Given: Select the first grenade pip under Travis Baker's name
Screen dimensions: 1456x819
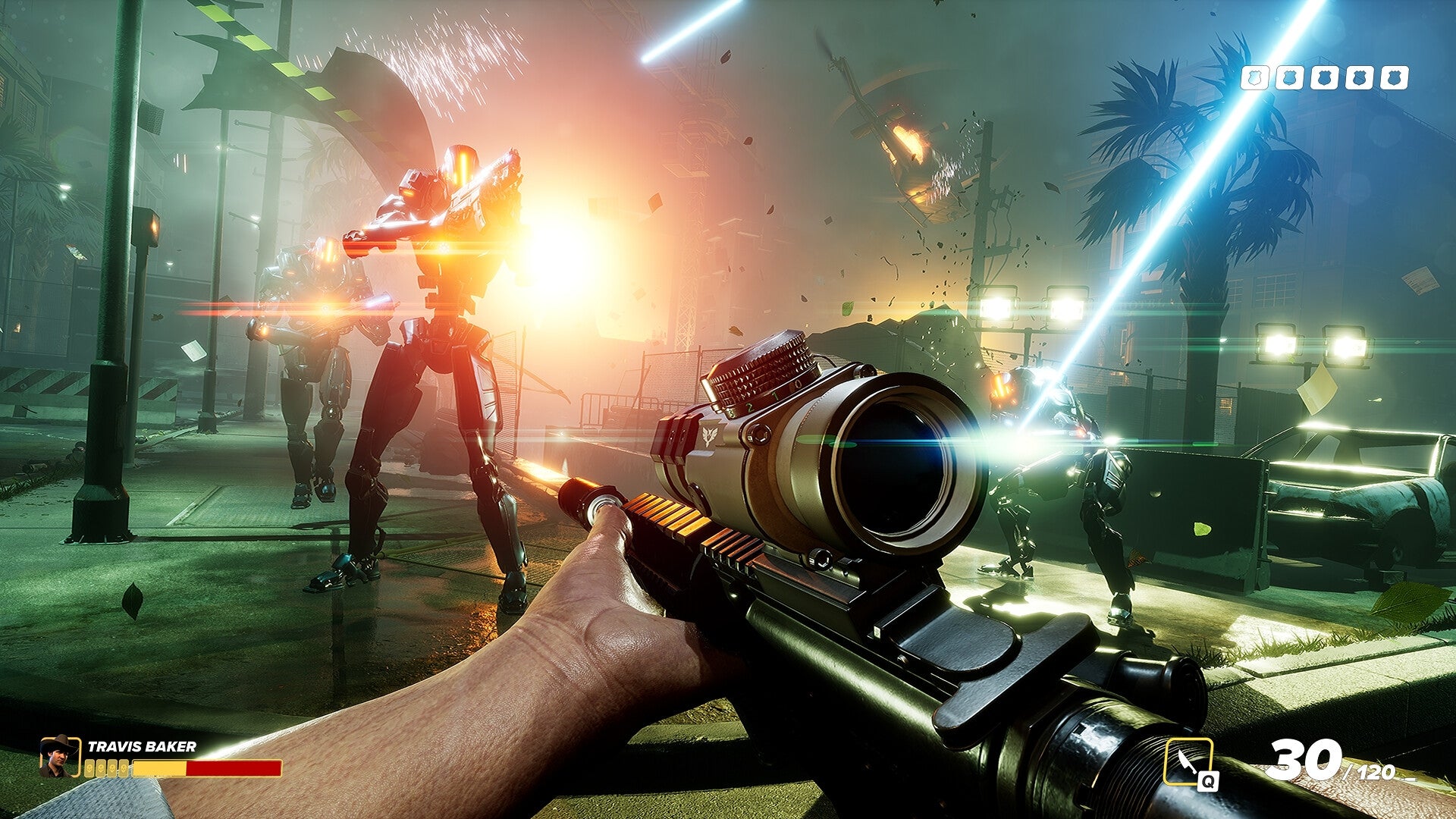Looking at the screenshot, I should (x=90, y=768).
